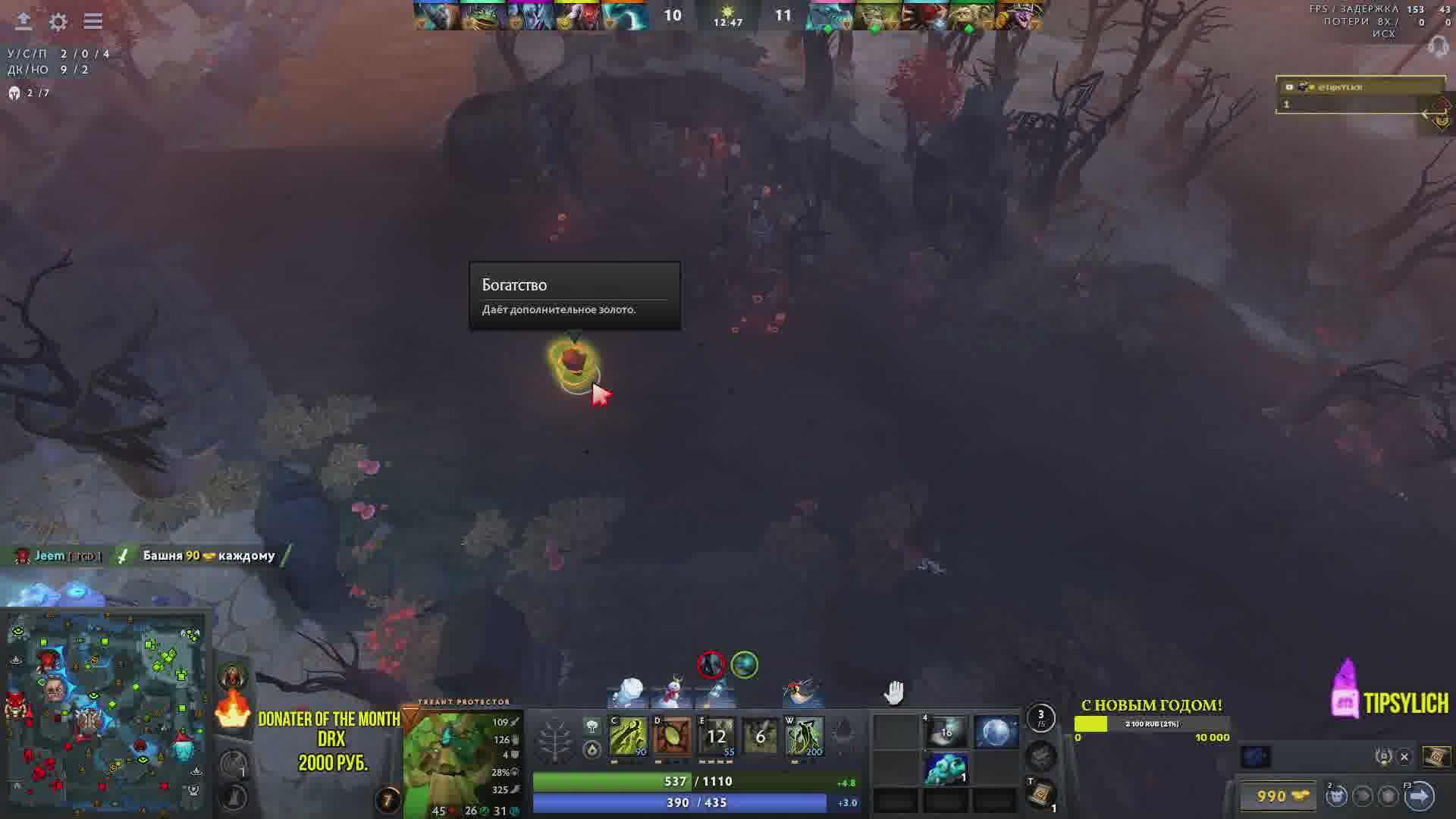Open the hamburger main menu
Viewport: 1456px width, 819px height.
tap(93, 21)
